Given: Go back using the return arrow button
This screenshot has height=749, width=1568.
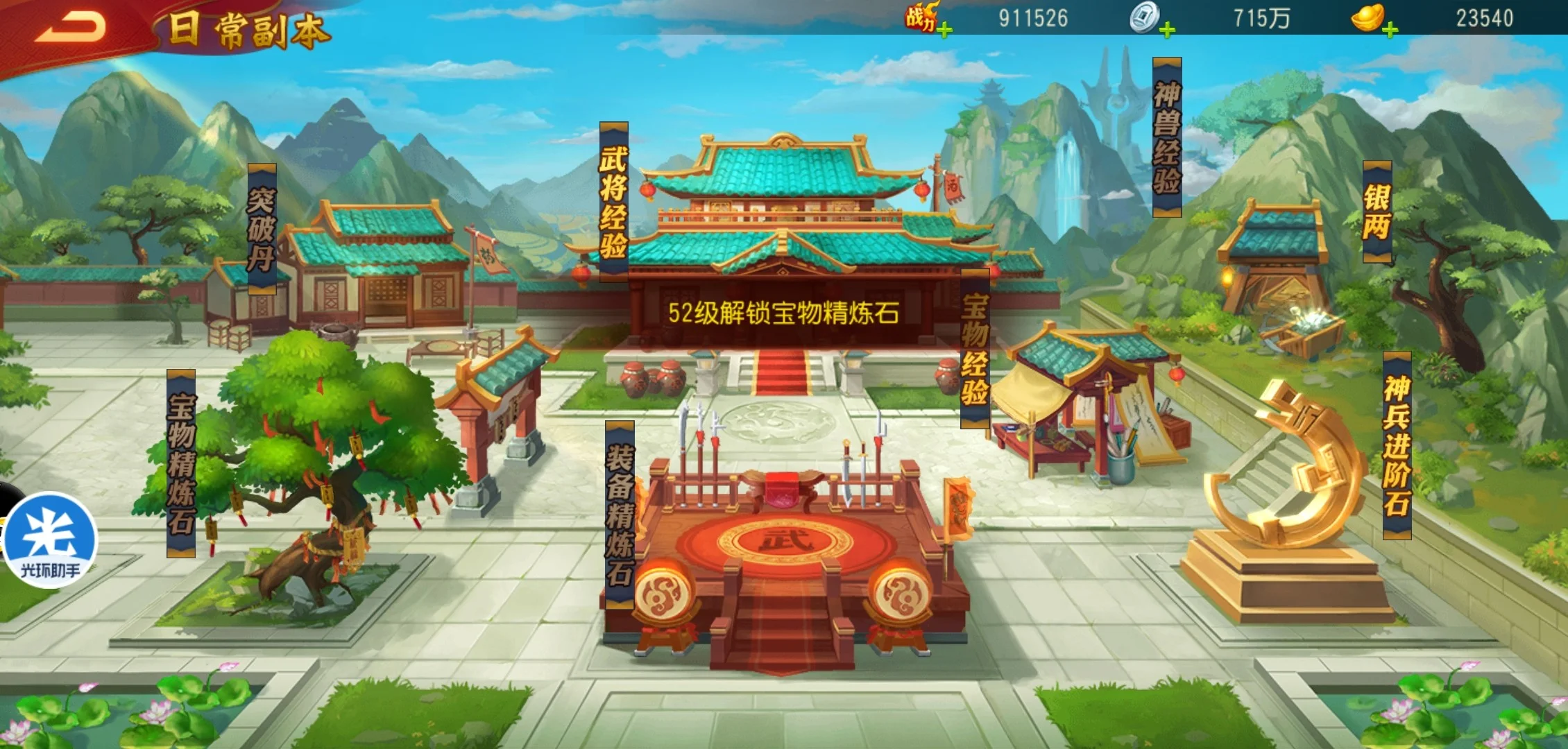Looking at the screenshot, I should [x=71, y=28].
